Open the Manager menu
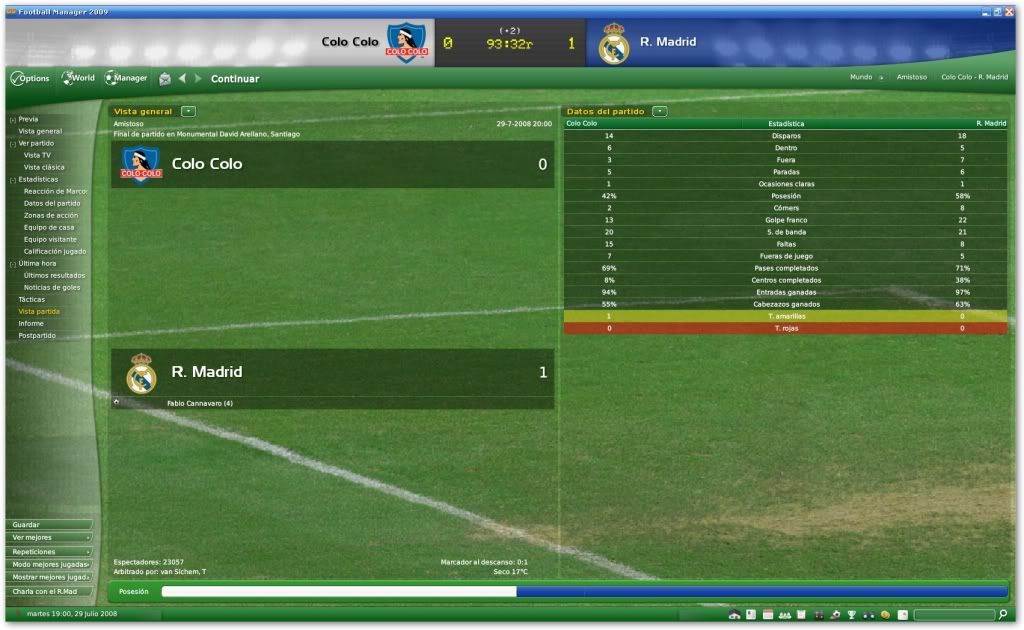This screenshot has height=630, width=1024. 126,78
